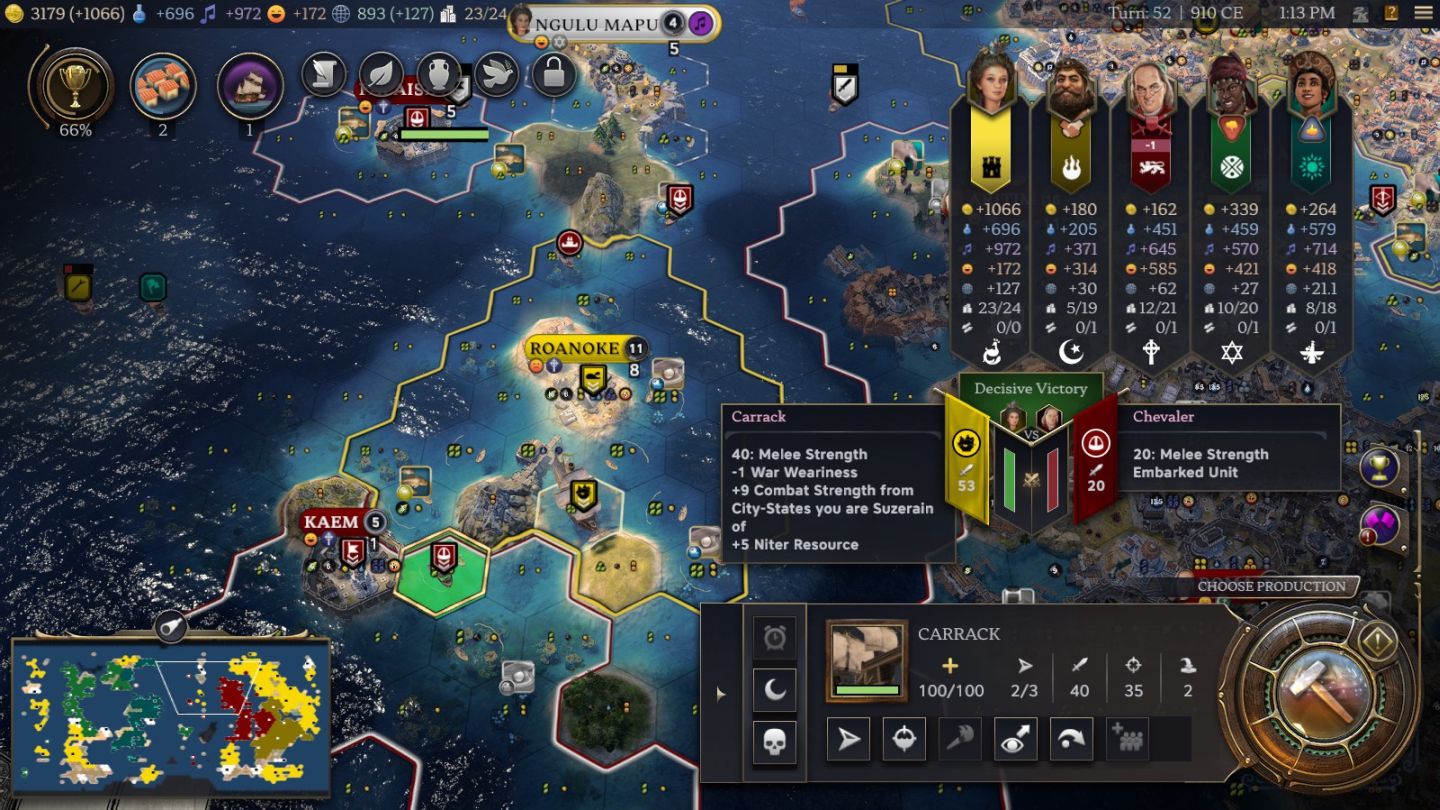Click the Benjamin Franklin leader portrait

(1151, 92)
